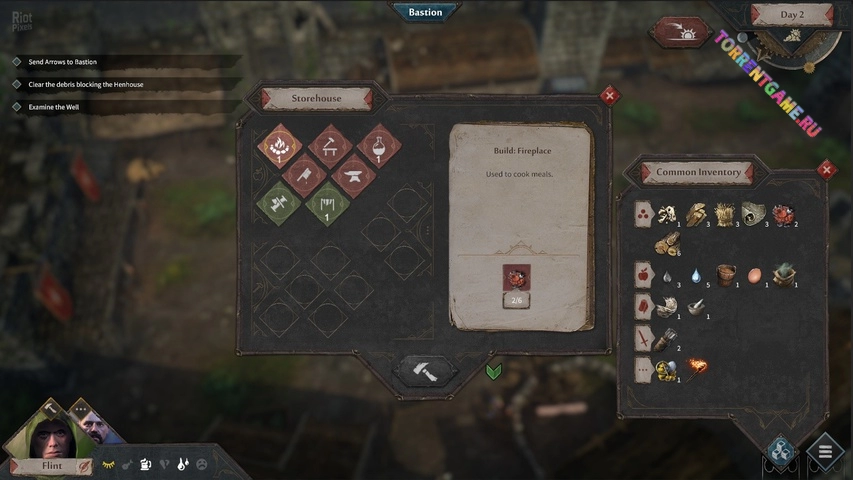Toggle the cubes inventory button

pos(781,450)
